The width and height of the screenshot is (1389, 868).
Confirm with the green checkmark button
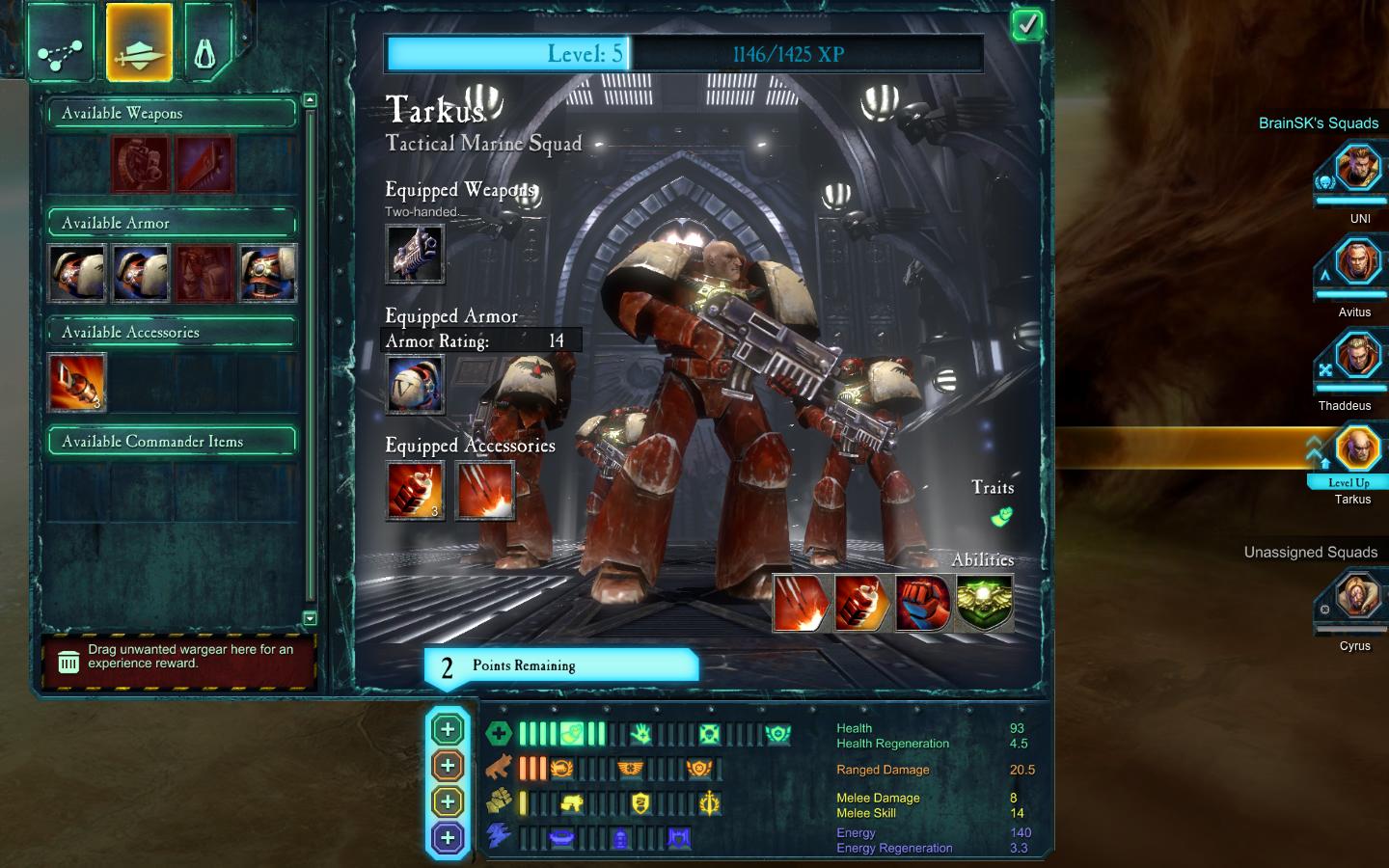[1027, 25]
